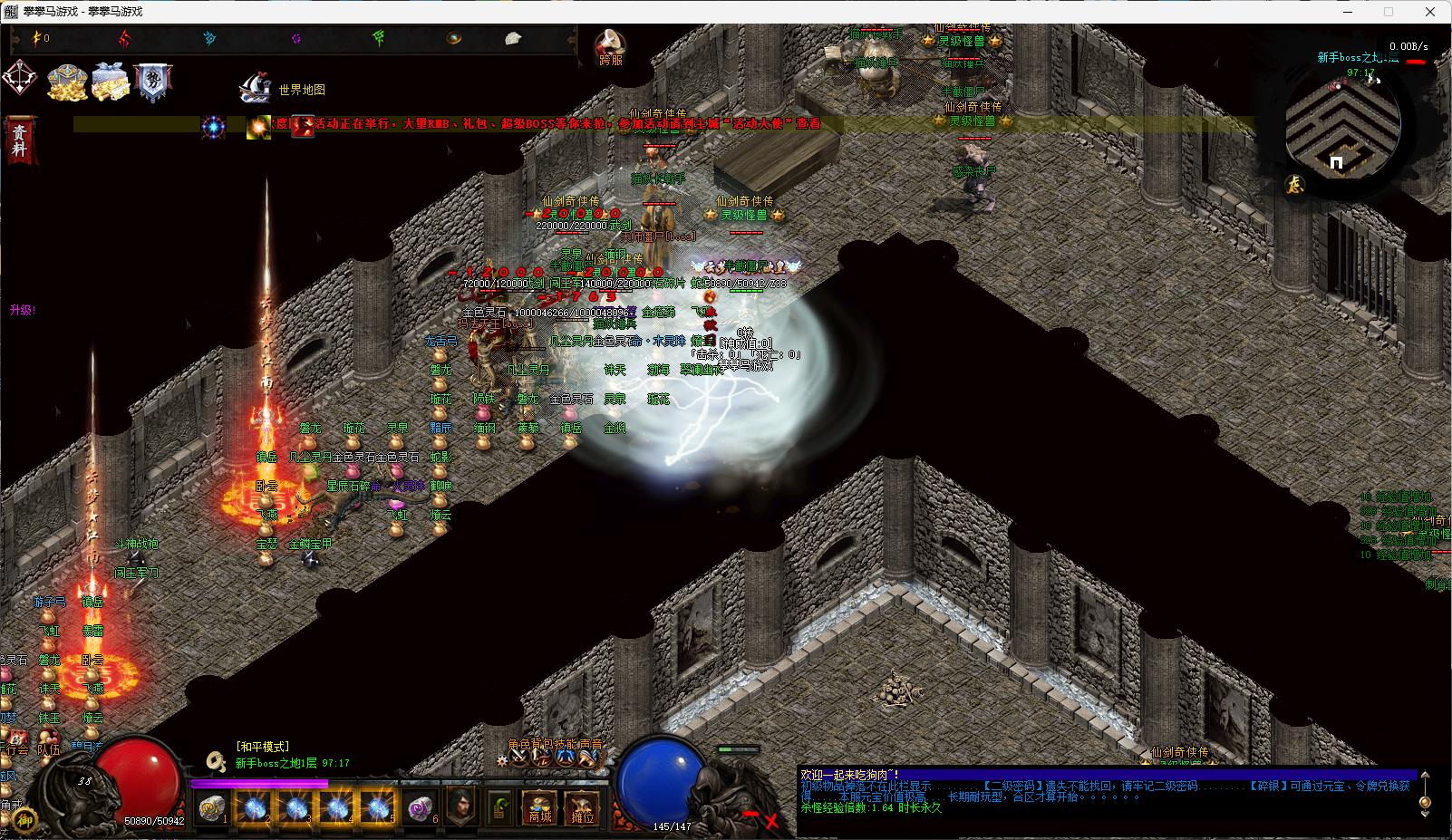Minimize the game window
This screenshot has width=1452, height=840.
point(1345,12)
